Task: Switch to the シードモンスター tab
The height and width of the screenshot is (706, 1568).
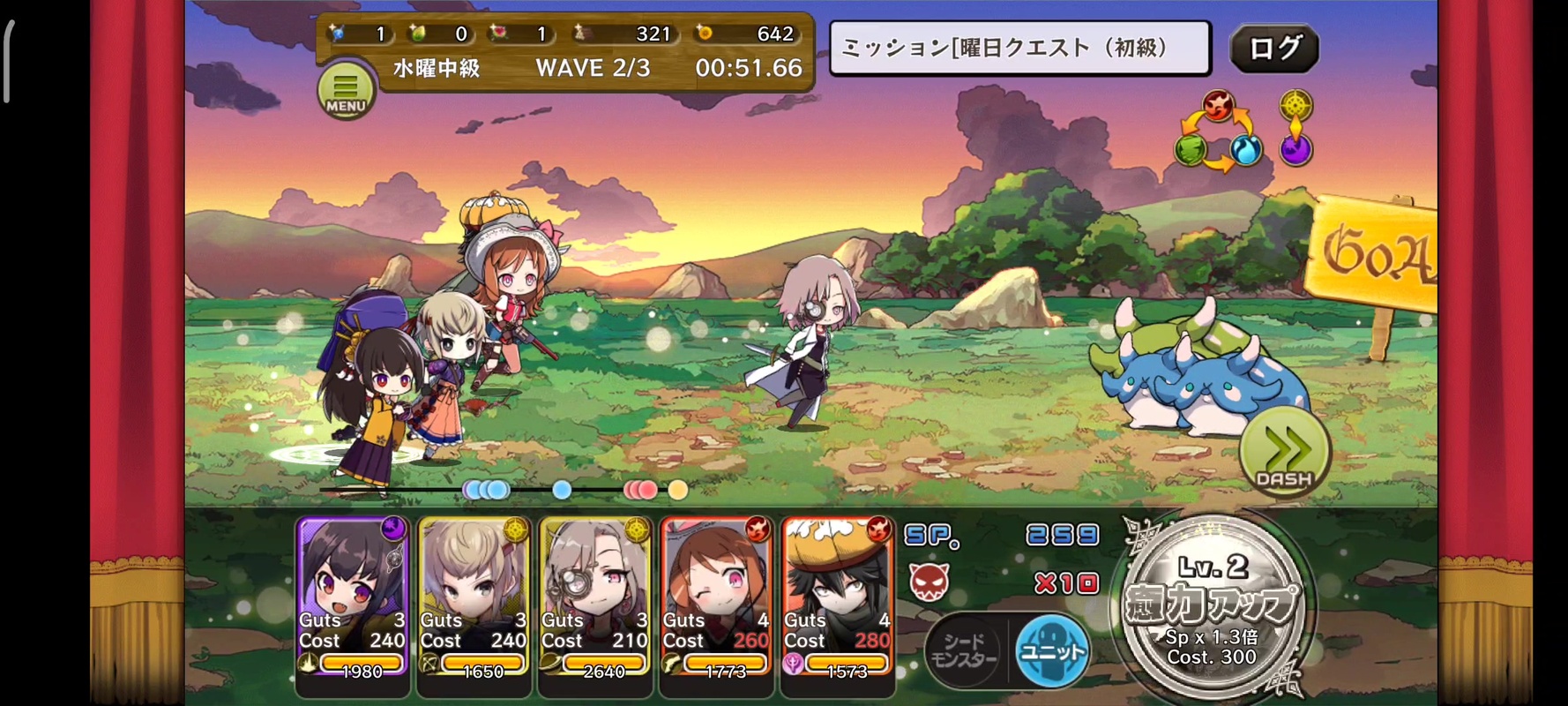Action: coord(965,652)
